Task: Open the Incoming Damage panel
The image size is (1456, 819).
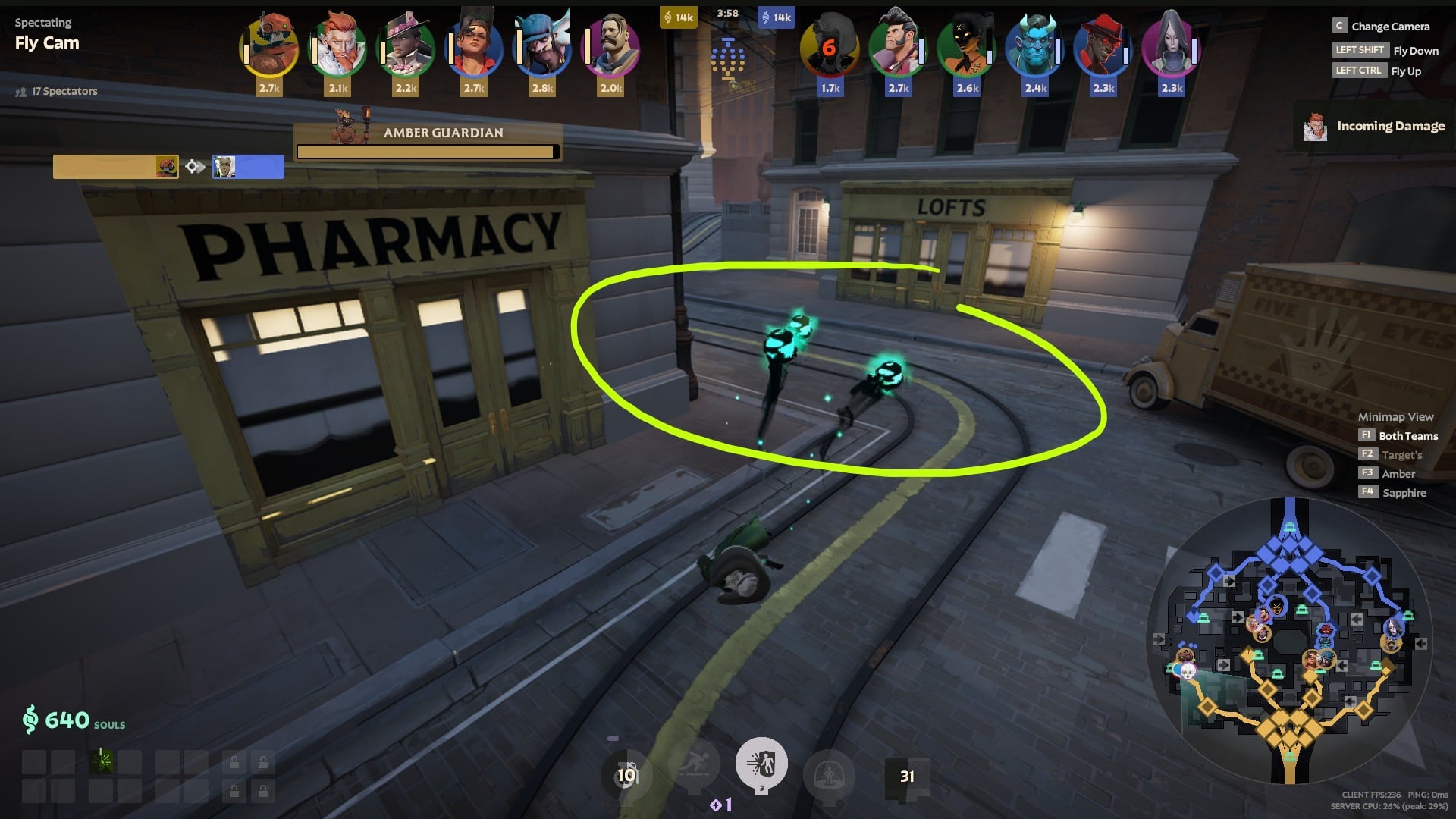Action: (x=1374, y=127)
